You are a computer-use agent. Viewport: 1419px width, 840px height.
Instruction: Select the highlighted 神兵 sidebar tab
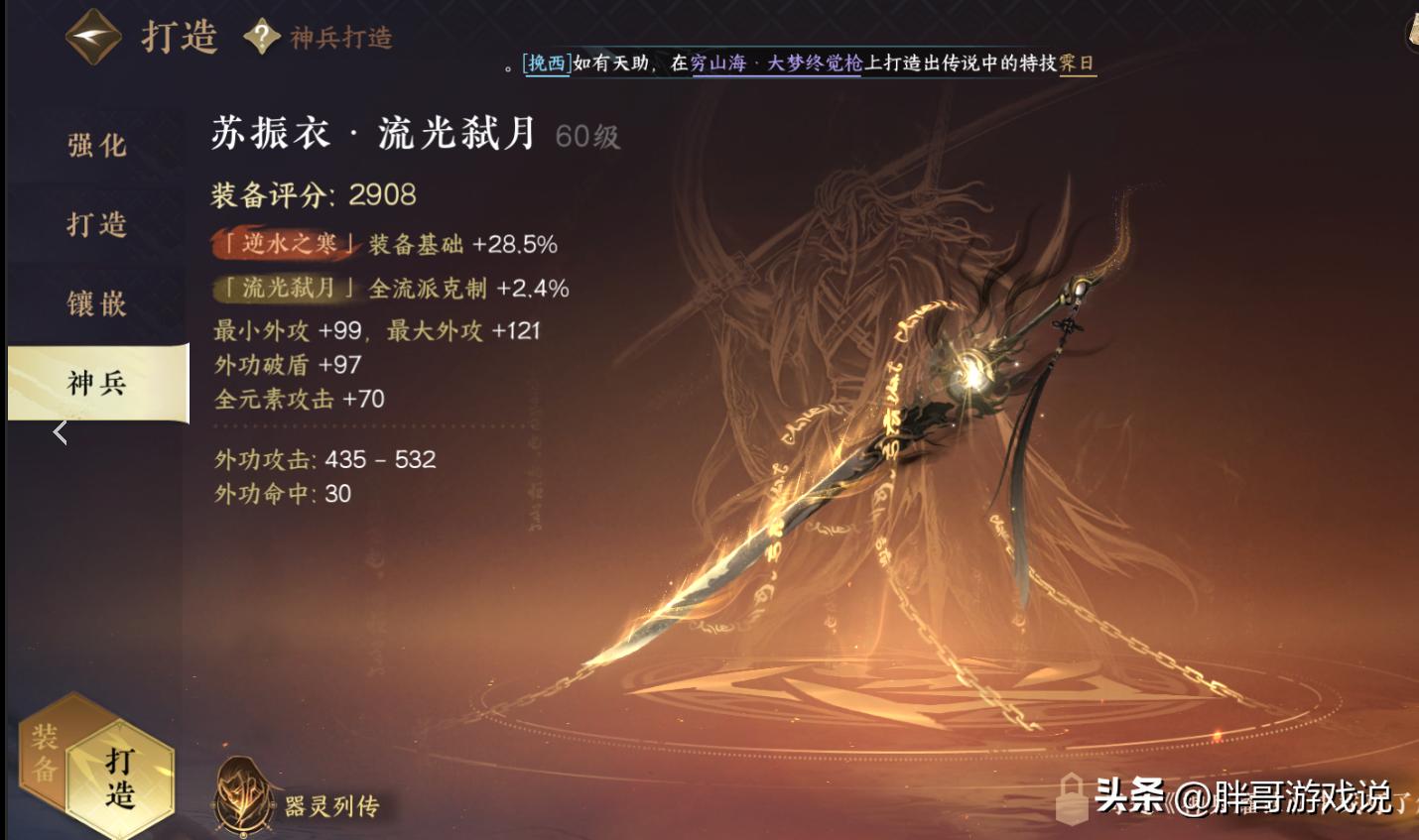coord(96,383)
